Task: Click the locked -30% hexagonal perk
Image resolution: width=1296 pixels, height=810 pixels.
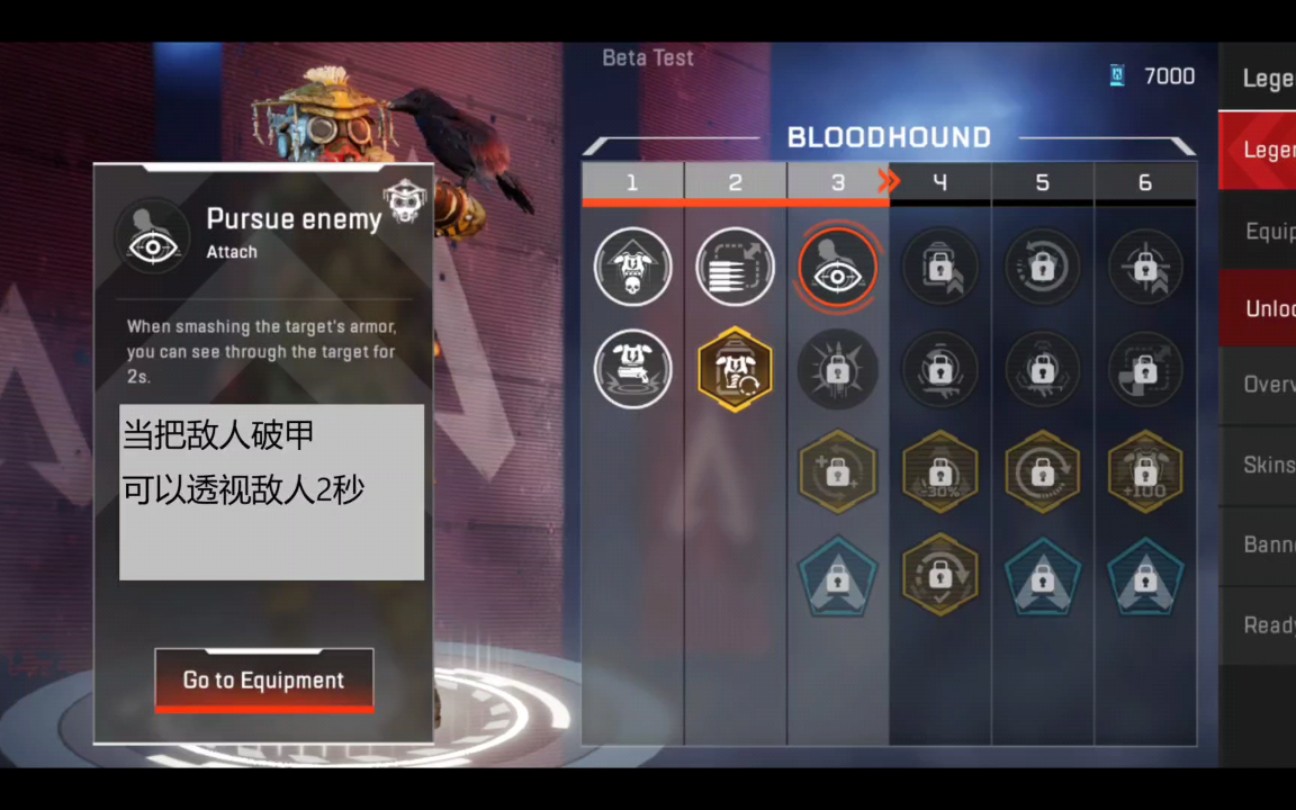Action: [941, 471]
